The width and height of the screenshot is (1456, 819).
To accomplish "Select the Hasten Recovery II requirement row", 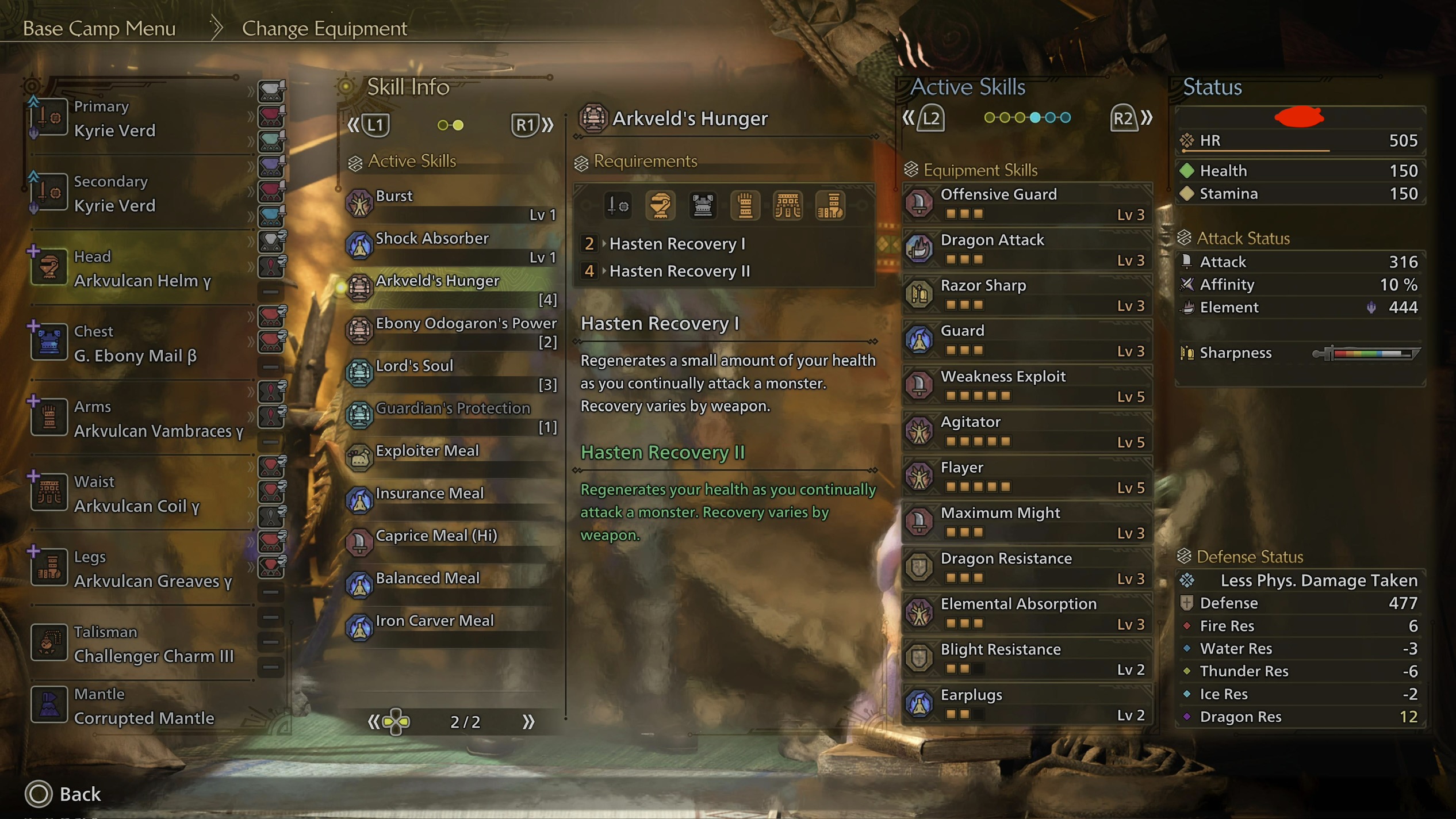I will [679, 271].
